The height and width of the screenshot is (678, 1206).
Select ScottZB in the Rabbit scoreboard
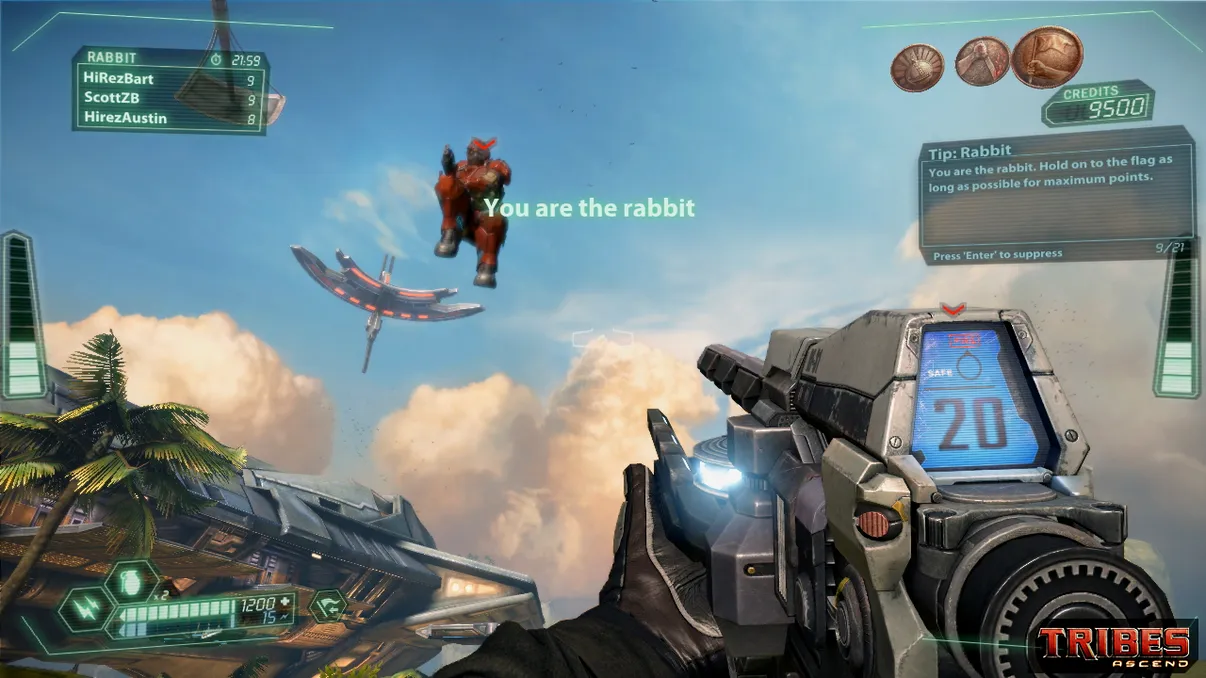tap(112, 98)
